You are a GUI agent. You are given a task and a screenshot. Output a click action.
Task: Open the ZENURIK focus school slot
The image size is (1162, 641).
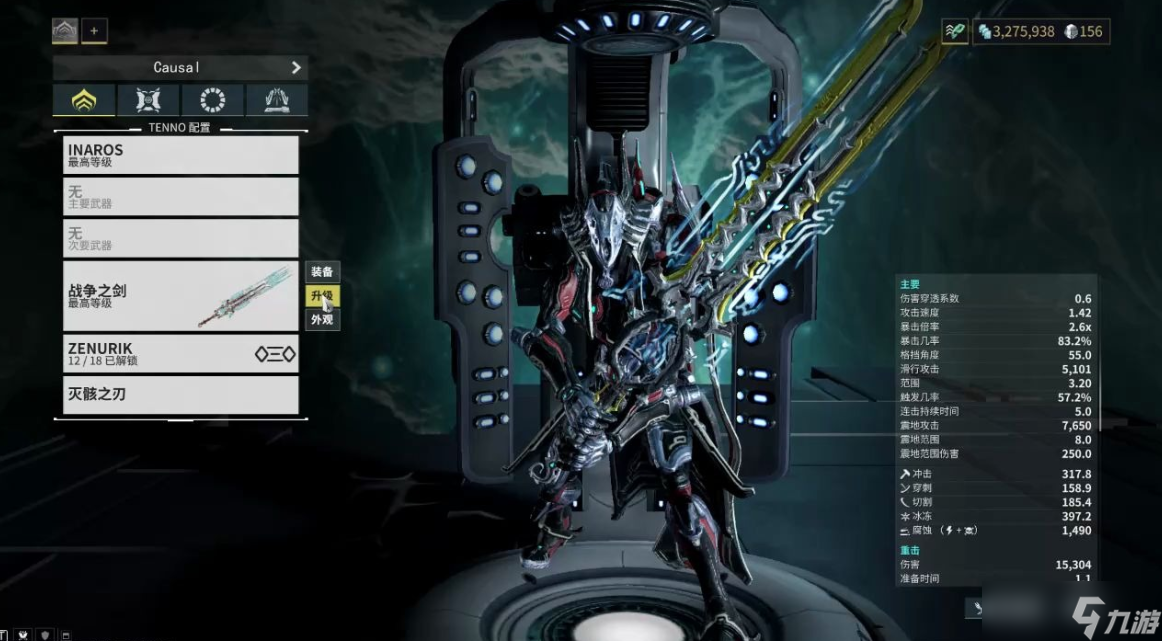[180, 354]
